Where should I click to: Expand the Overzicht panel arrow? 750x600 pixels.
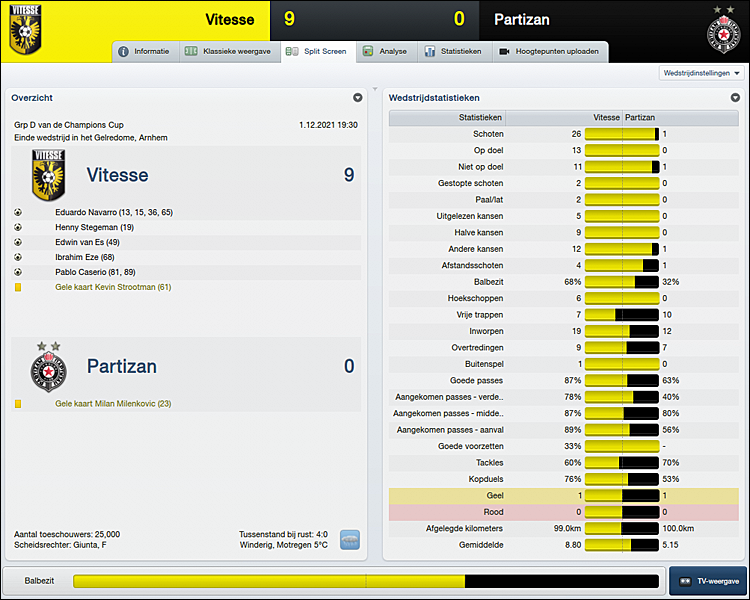tap(357, 98)
